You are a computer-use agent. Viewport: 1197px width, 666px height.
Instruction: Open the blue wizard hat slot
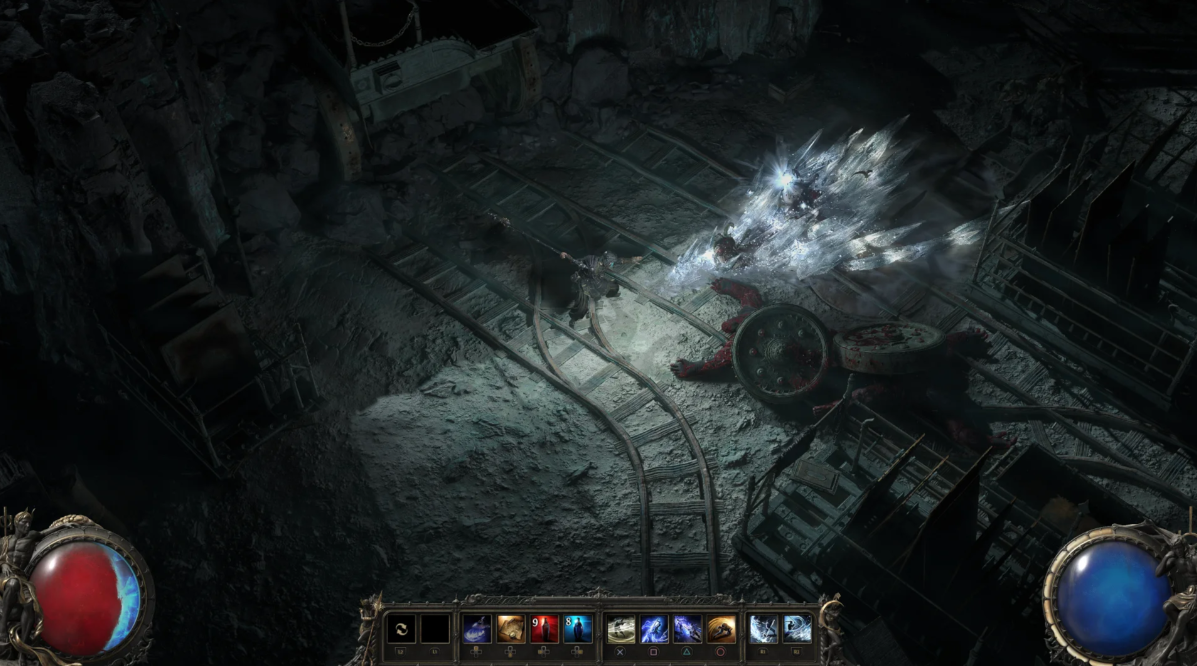click(477, 628)
